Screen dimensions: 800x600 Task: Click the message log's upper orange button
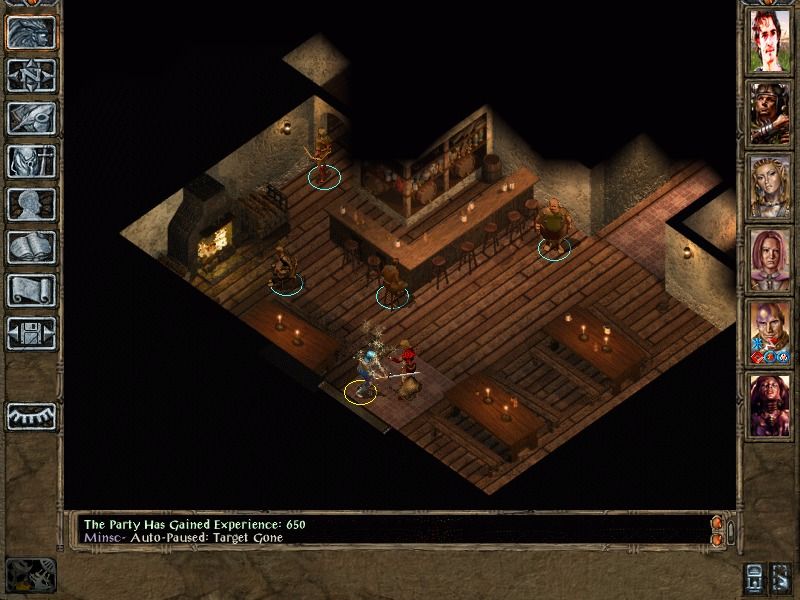(715, 524)
